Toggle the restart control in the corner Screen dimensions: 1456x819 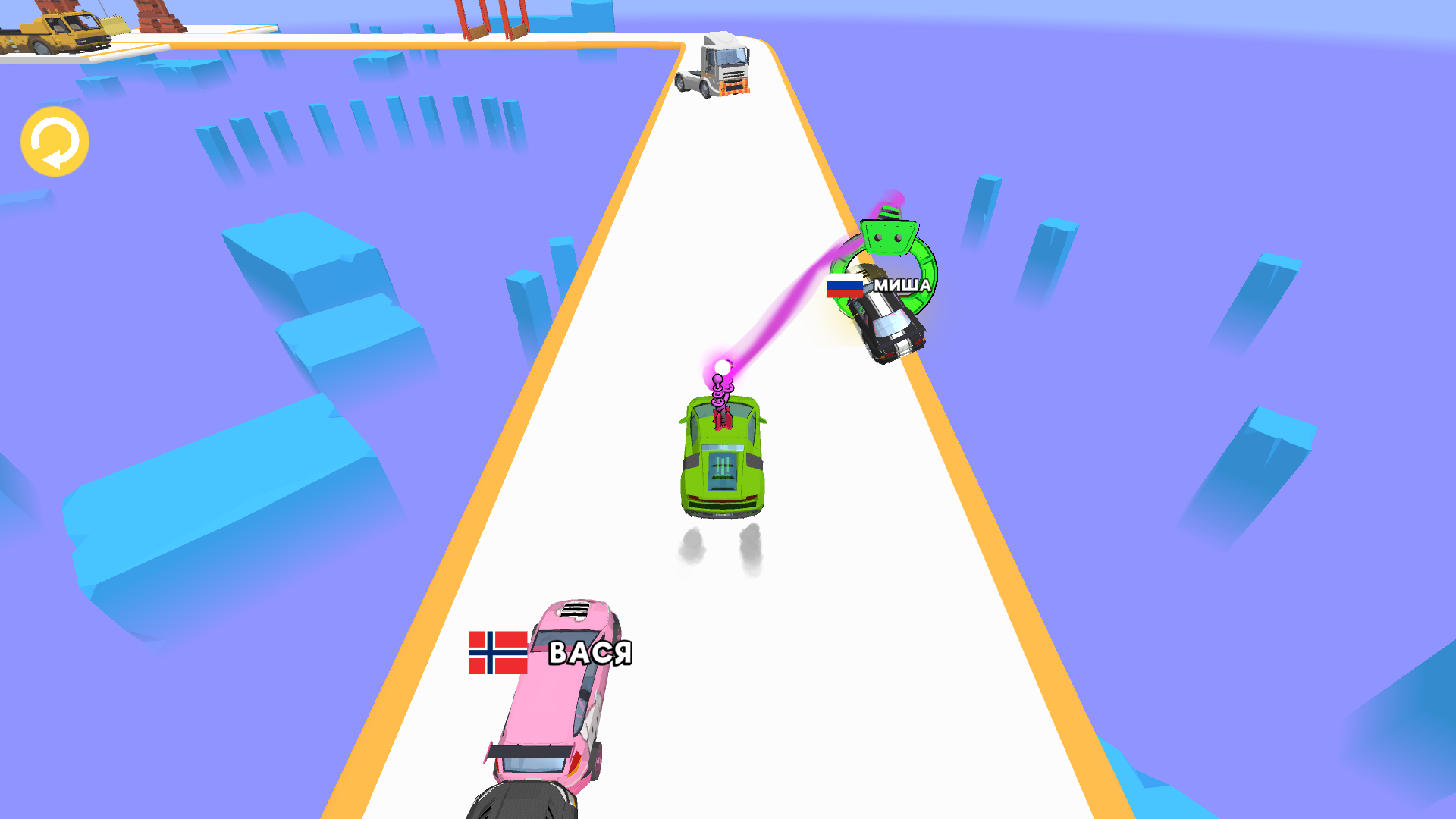[x=55, y=143]
